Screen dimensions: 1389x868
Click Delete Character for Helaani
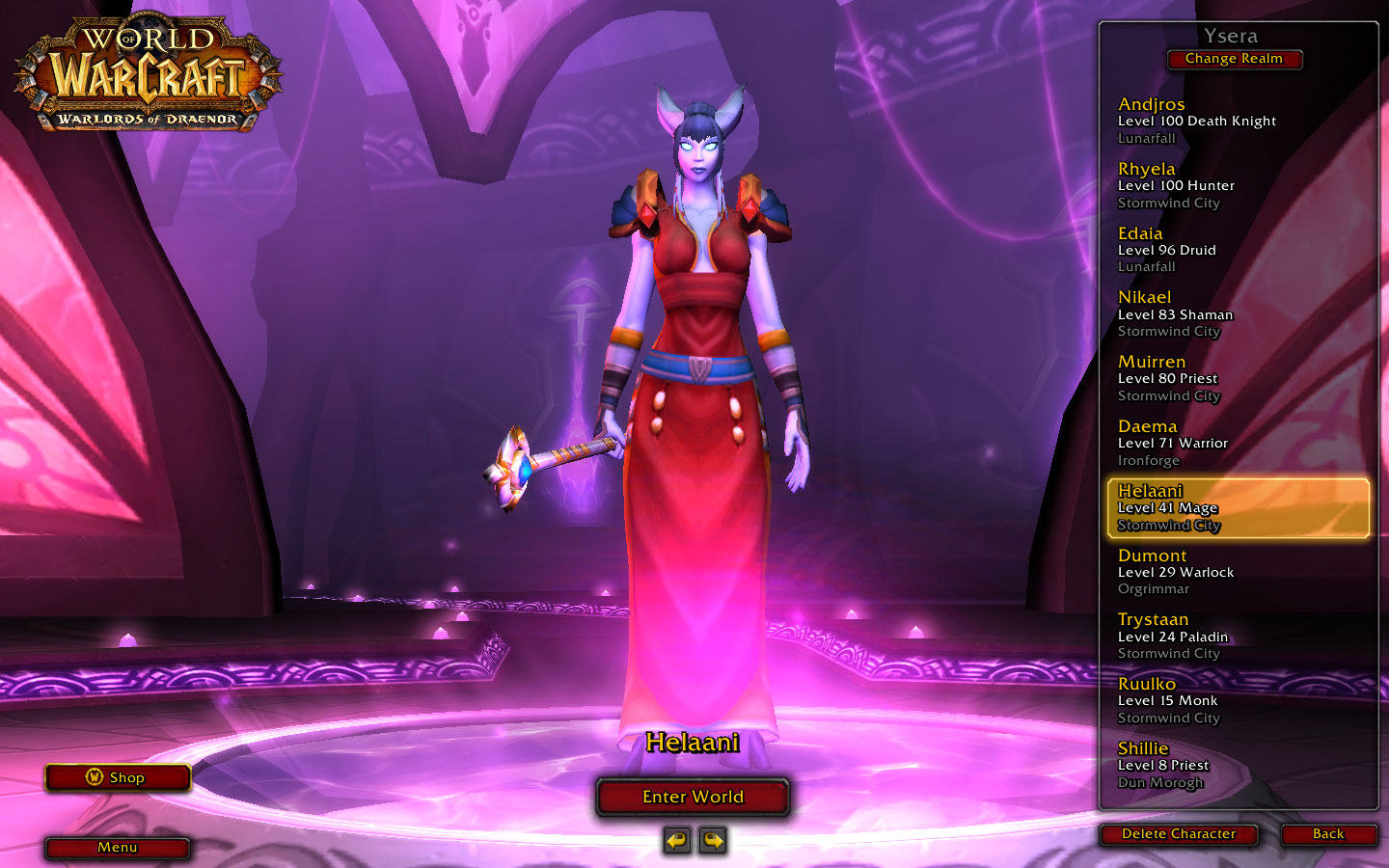[1178, 834]
